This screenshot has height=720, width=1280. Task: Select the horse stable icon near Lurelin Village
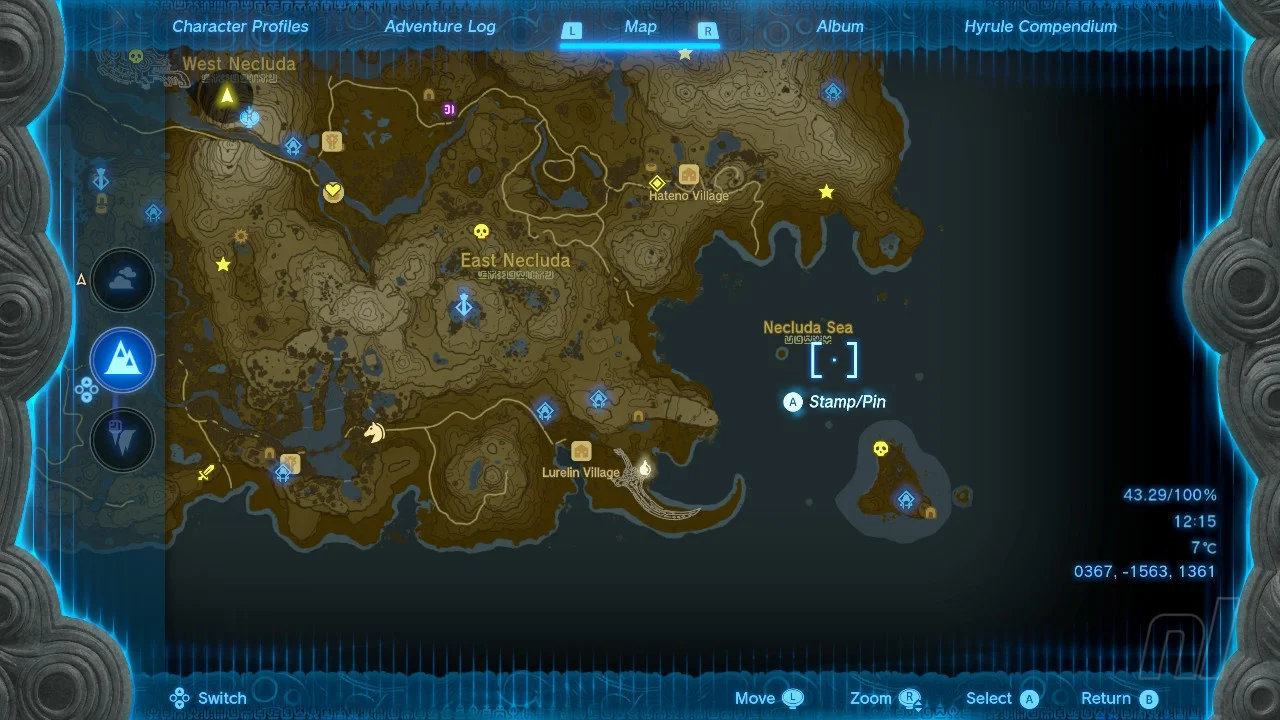pos(372,430)
